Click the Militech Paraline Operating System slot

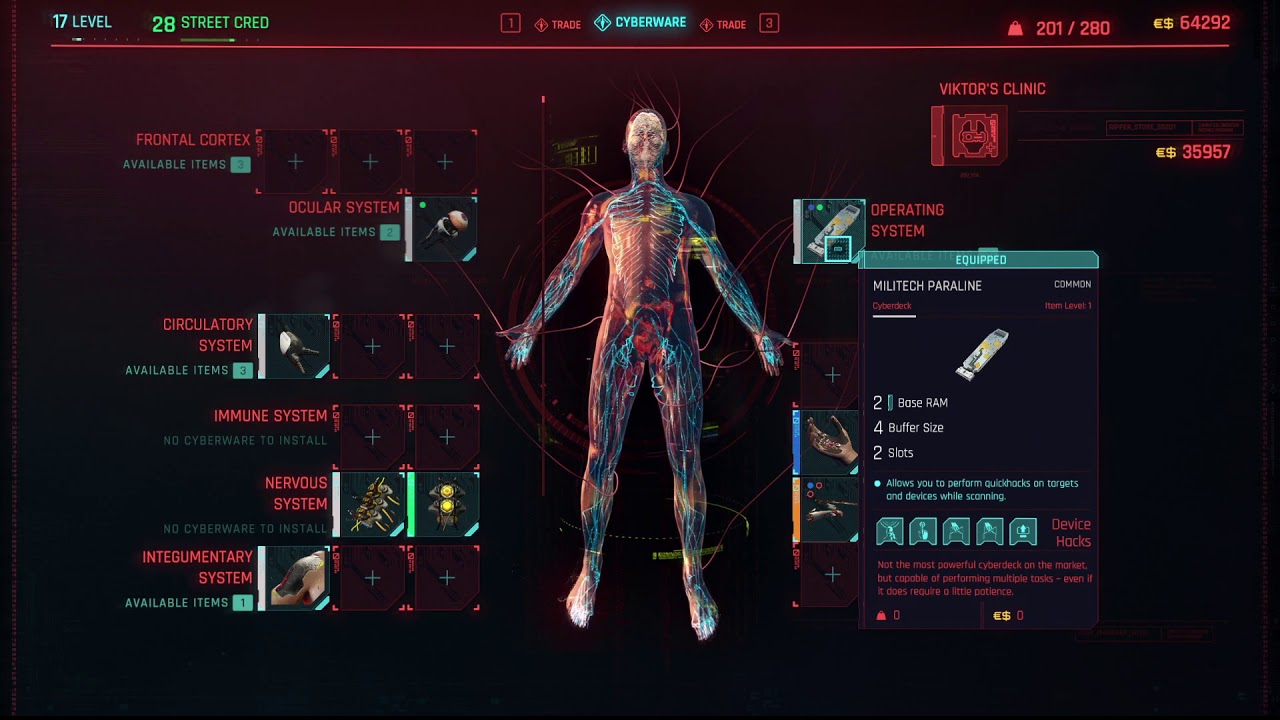click(829, 231)
